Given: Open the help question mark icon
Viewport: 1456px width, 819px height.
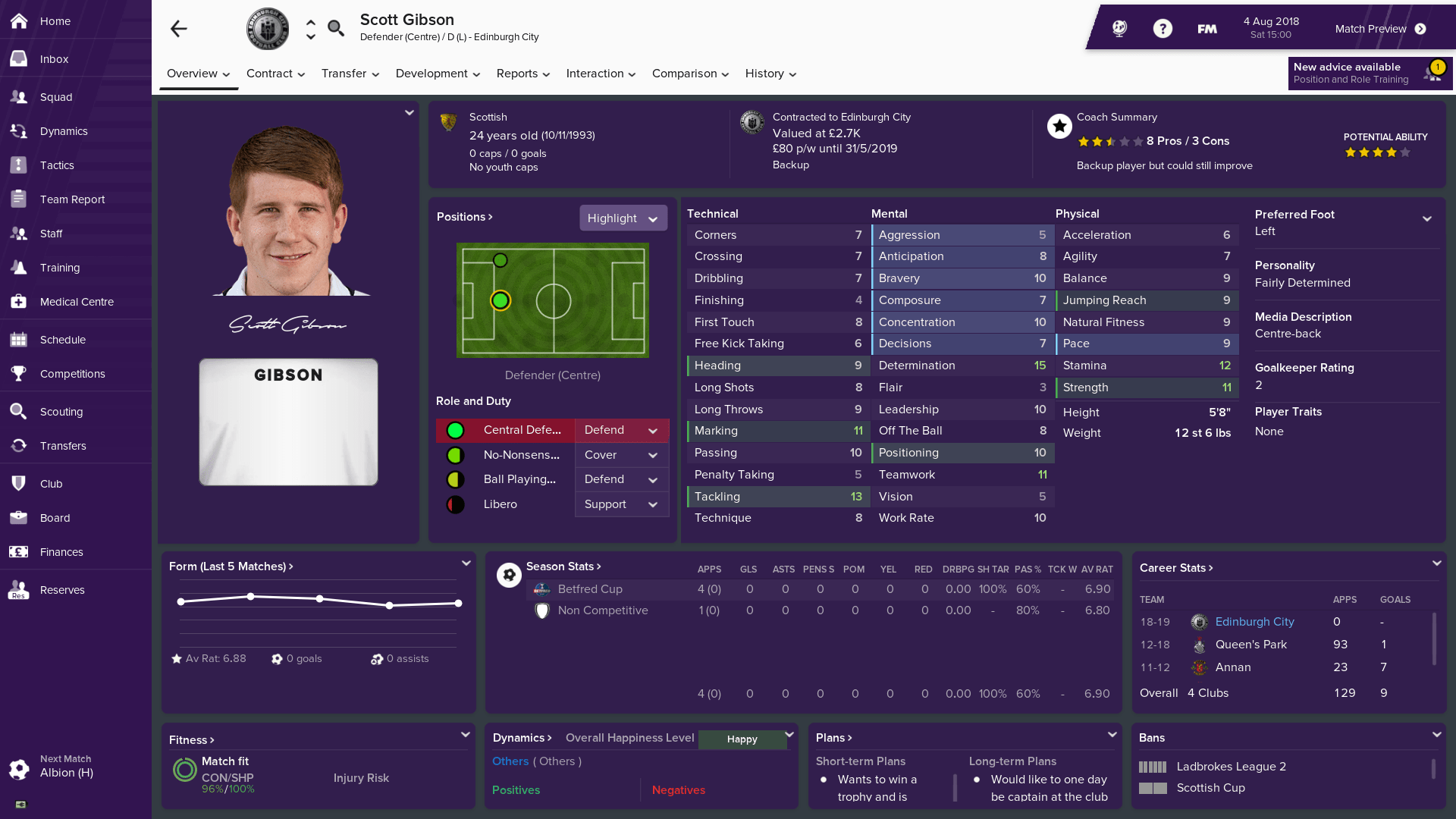Looking at the screenshot, I should pos(1163,29).
